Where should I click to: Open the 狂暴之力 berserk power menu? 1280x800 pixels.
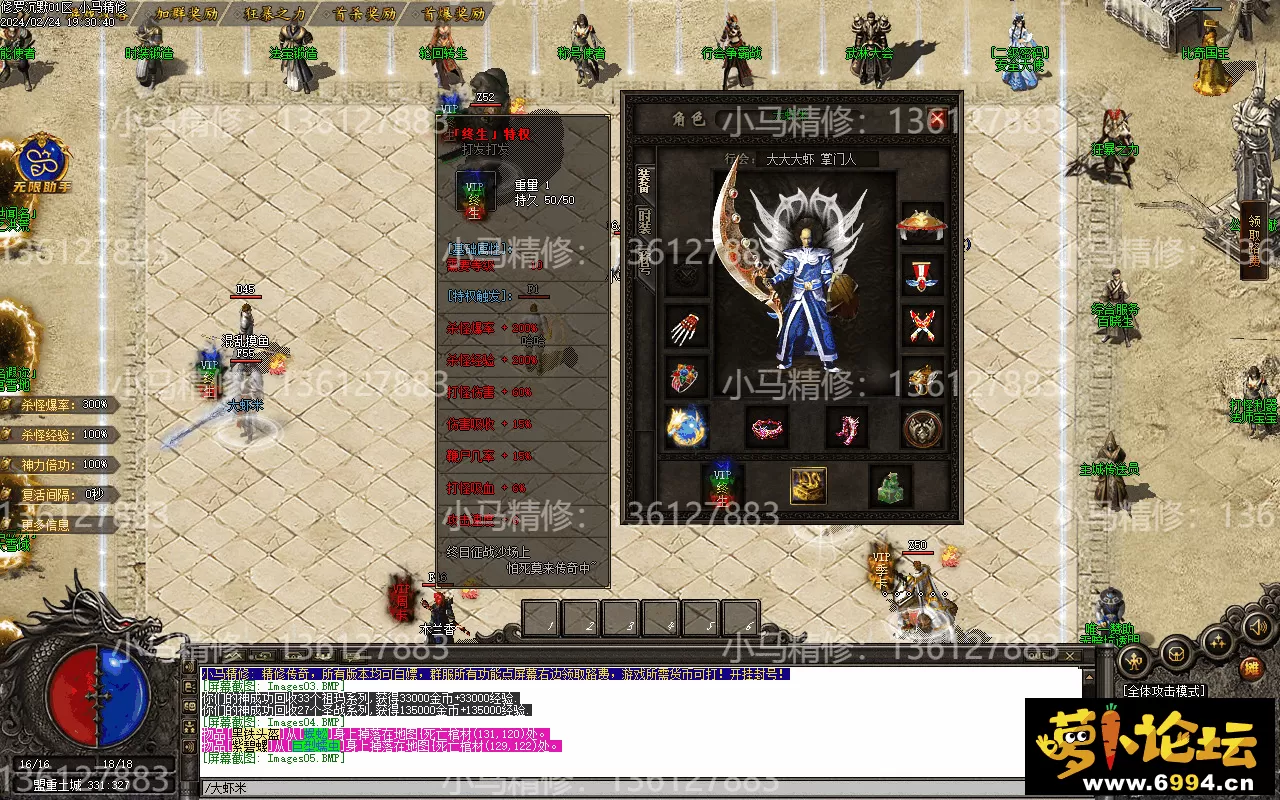pyautogui.click(x=274, y=15)
